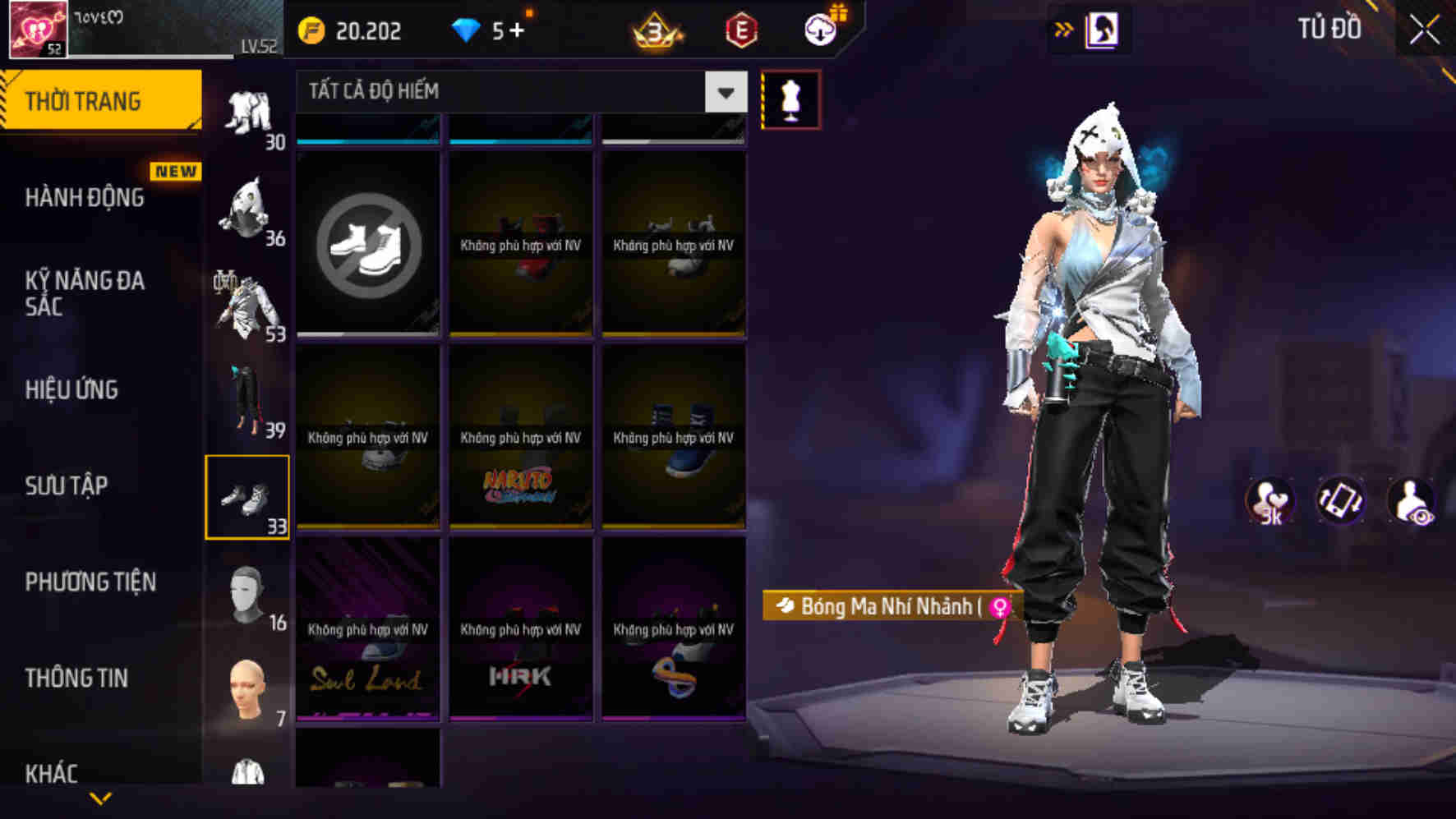Switch to the HÀNH ĐỘNG tab
Screen dimensions: 1456x819
coord(82,198)
